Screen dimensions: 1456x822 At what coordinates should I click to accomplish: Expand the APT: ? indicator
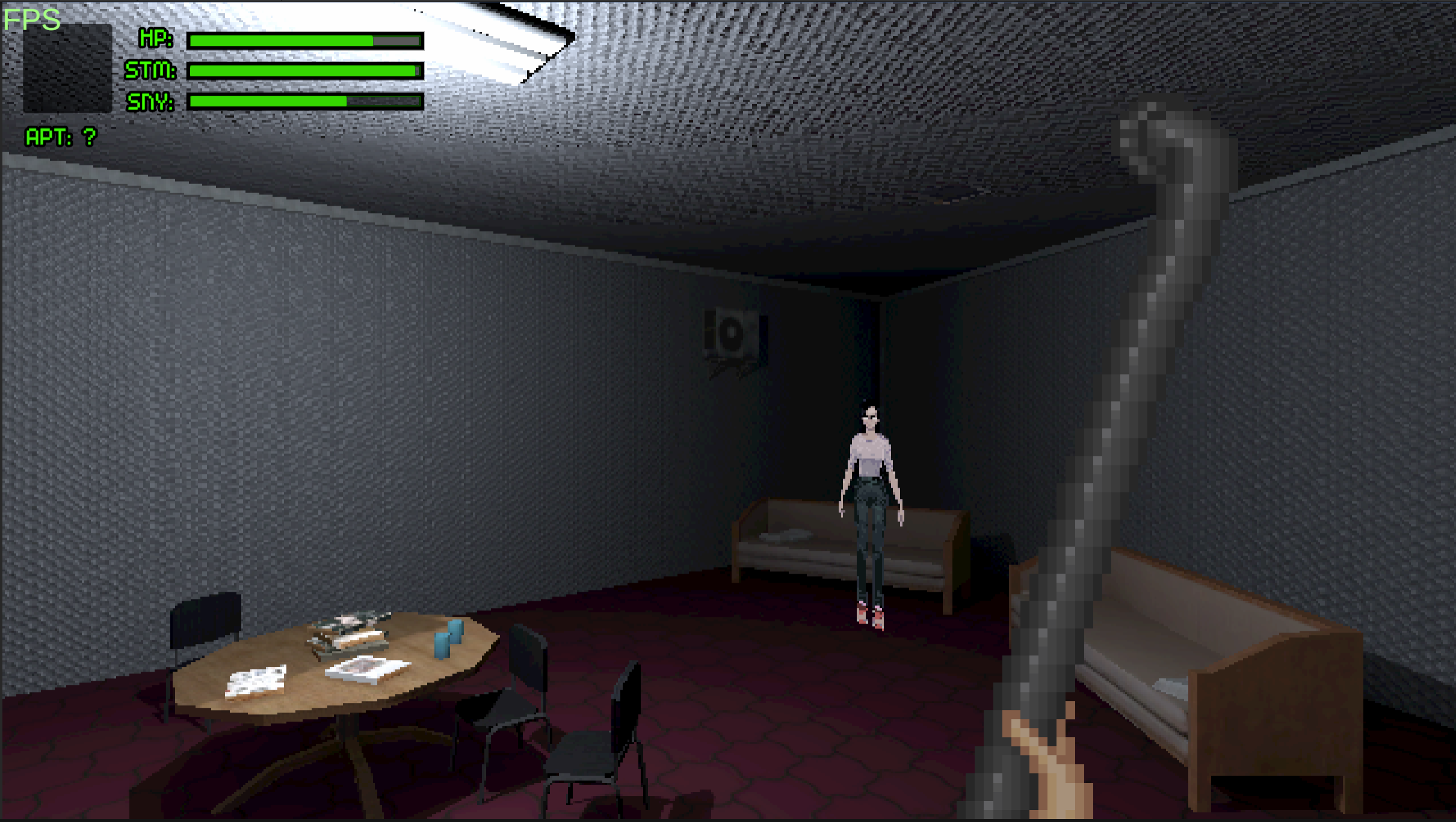[60, 137]
